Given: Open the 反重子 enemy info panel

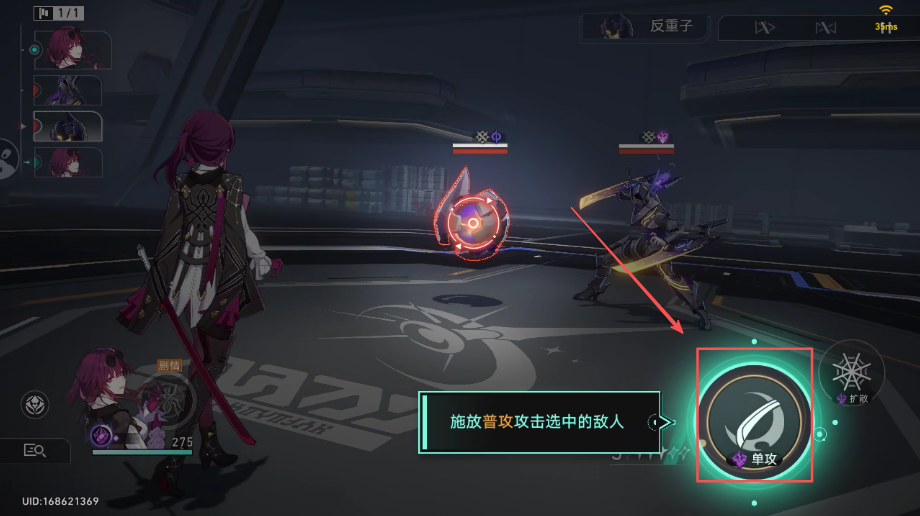Looking at the screenshot, I should [x=645, y=27].
